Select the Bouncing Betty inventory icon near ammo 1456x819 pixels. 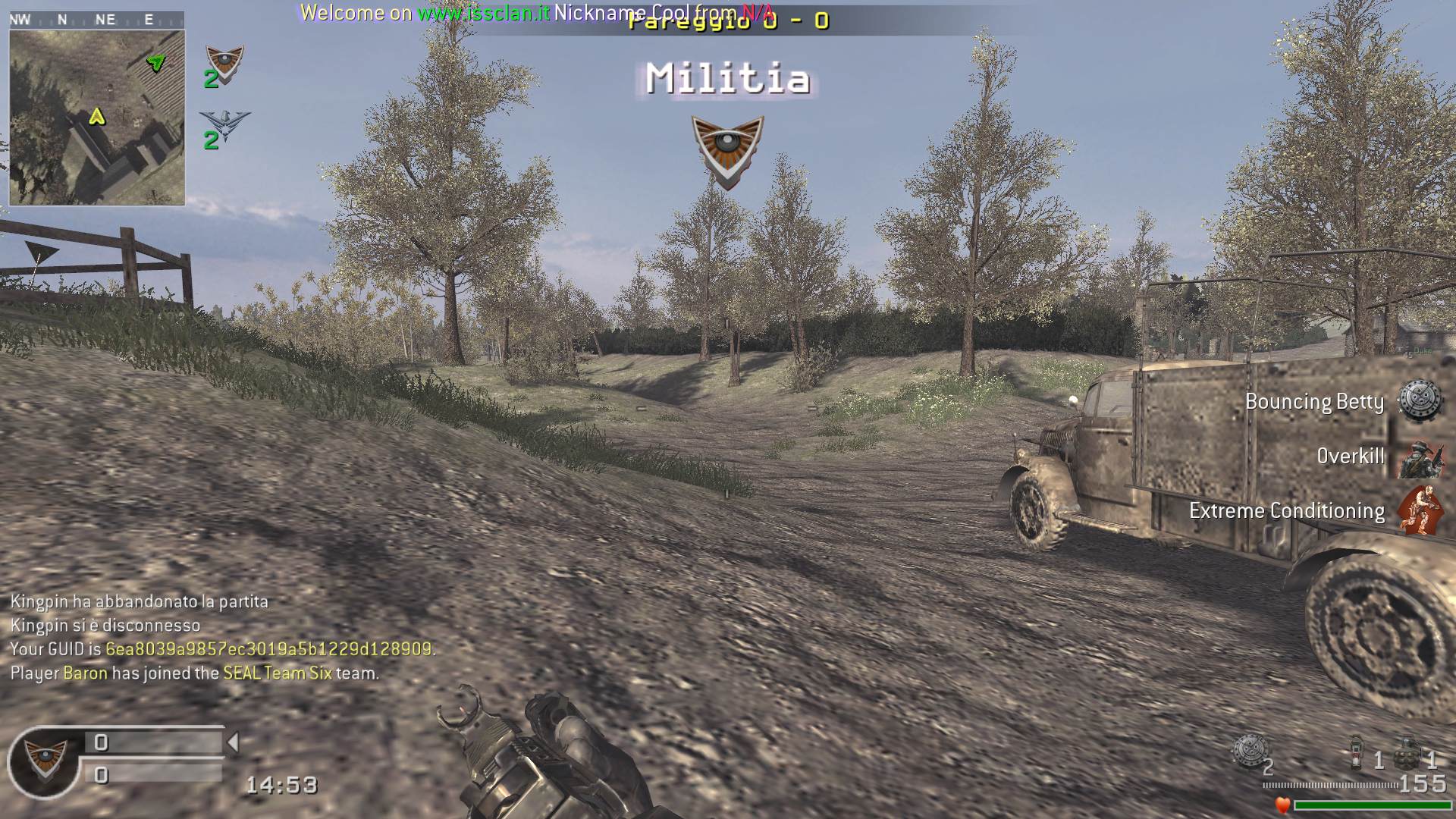(x=1247, y=750)
